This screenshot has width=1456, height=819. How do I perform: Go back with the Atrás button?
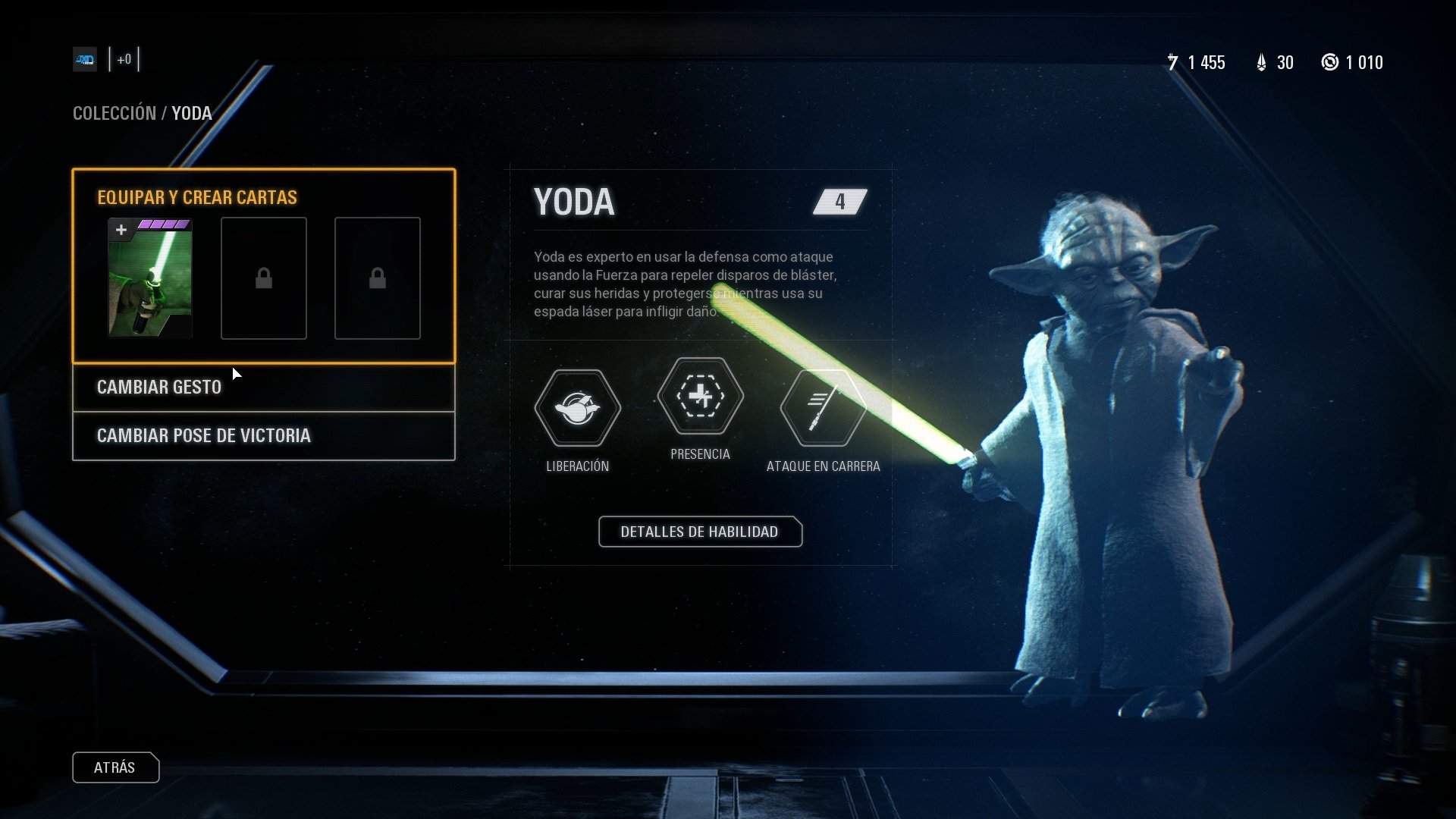(115, 767)
